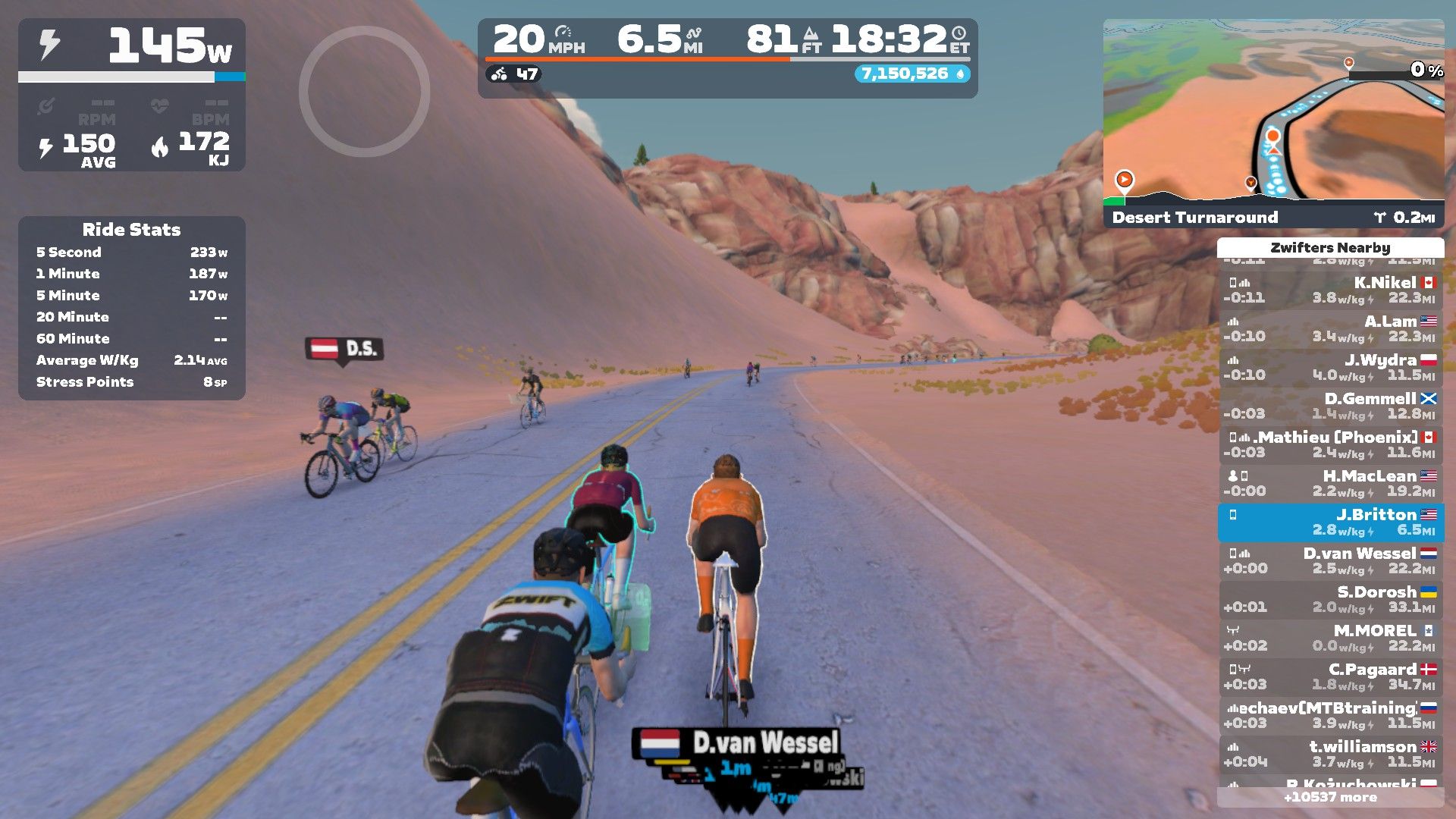Select t.williamson rider entry
The image size is (1456, 819).
1331,754
